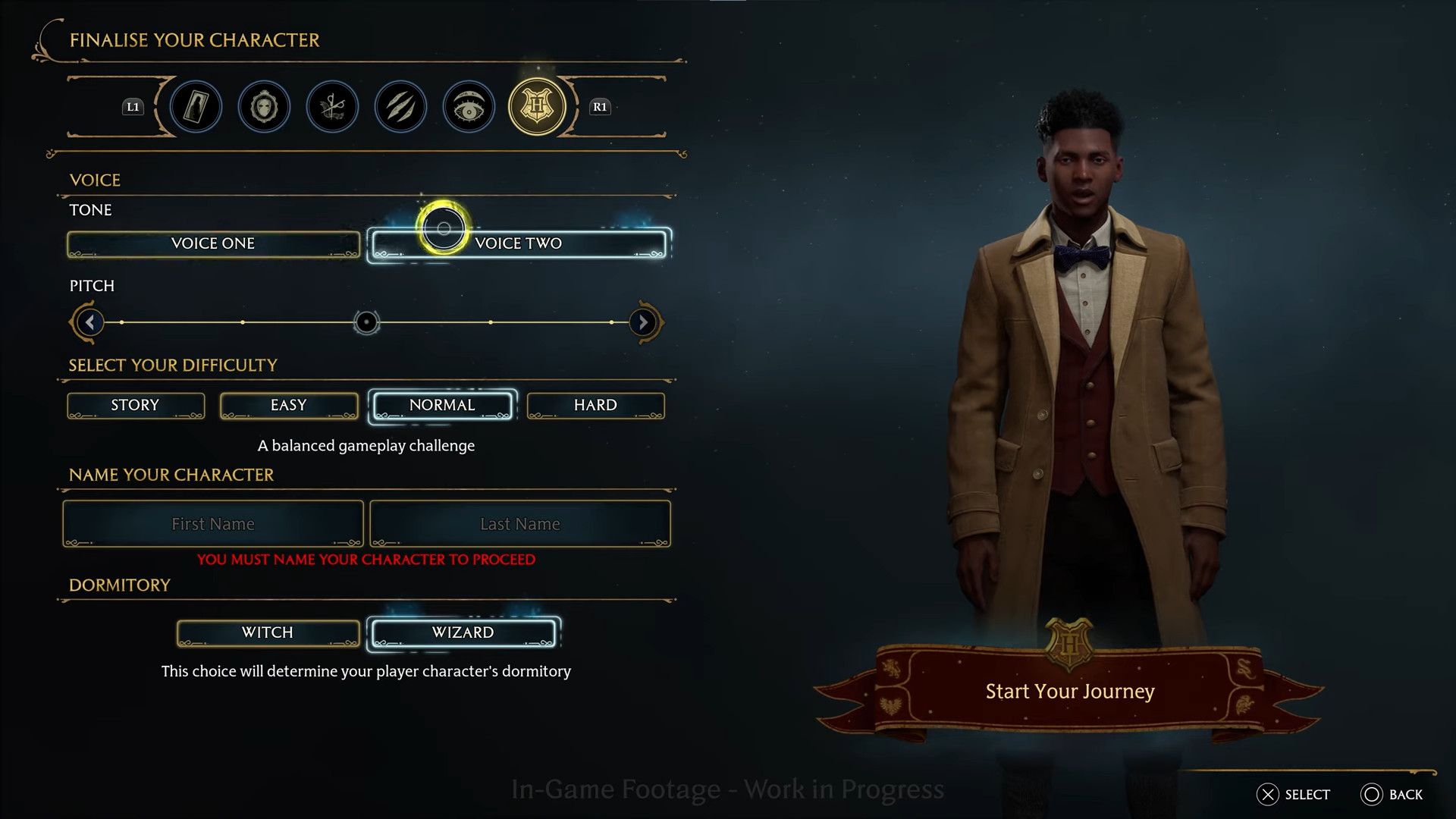
Task: Select the Hogwarts crest finalise tab
Action: 537,107
